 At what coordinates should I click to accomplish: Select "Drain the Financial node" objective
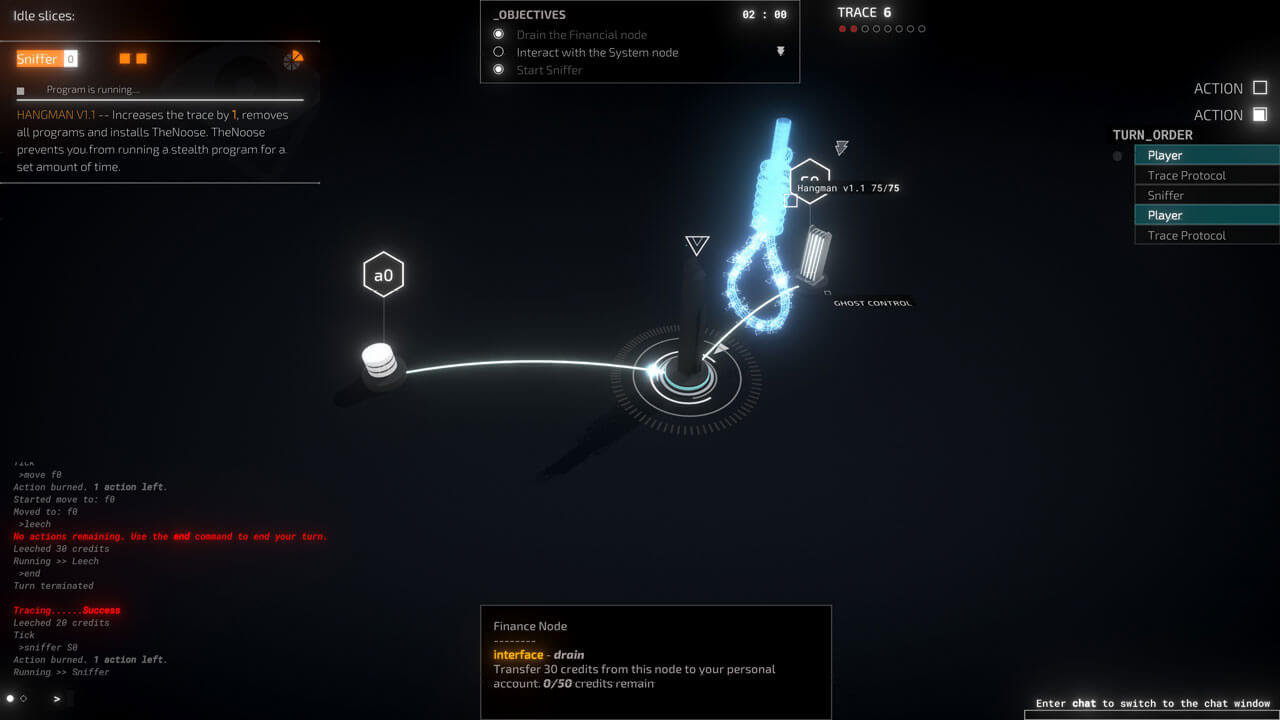[x=581, y=35]
